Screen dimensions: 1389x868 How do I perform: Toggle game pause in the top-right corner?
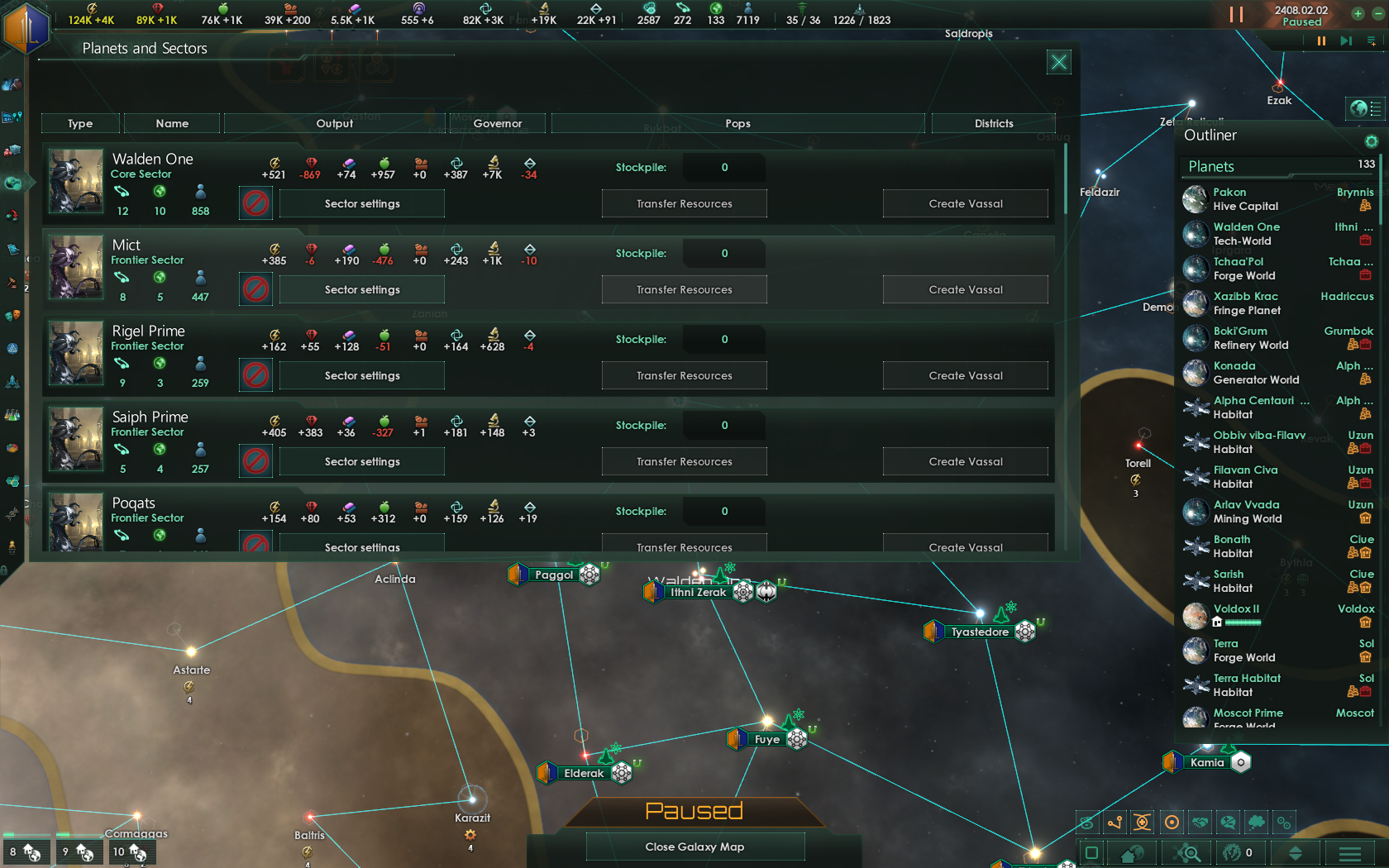point(1236,14)
